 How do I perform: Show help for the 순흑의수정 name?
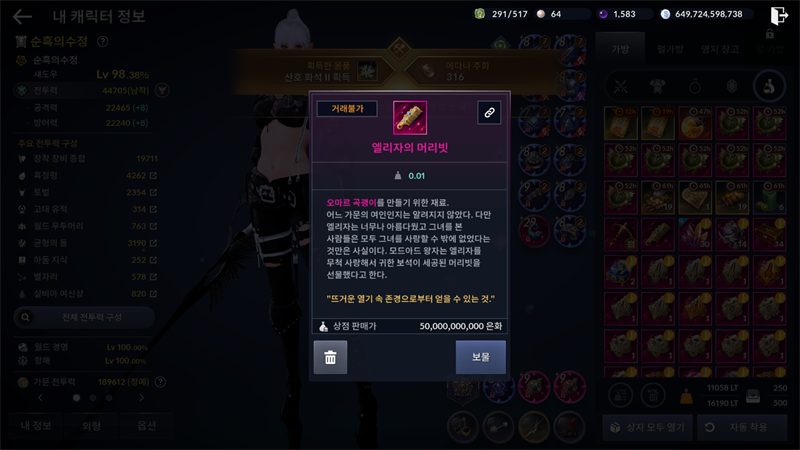pyautogui.click(x=103, y=42)
